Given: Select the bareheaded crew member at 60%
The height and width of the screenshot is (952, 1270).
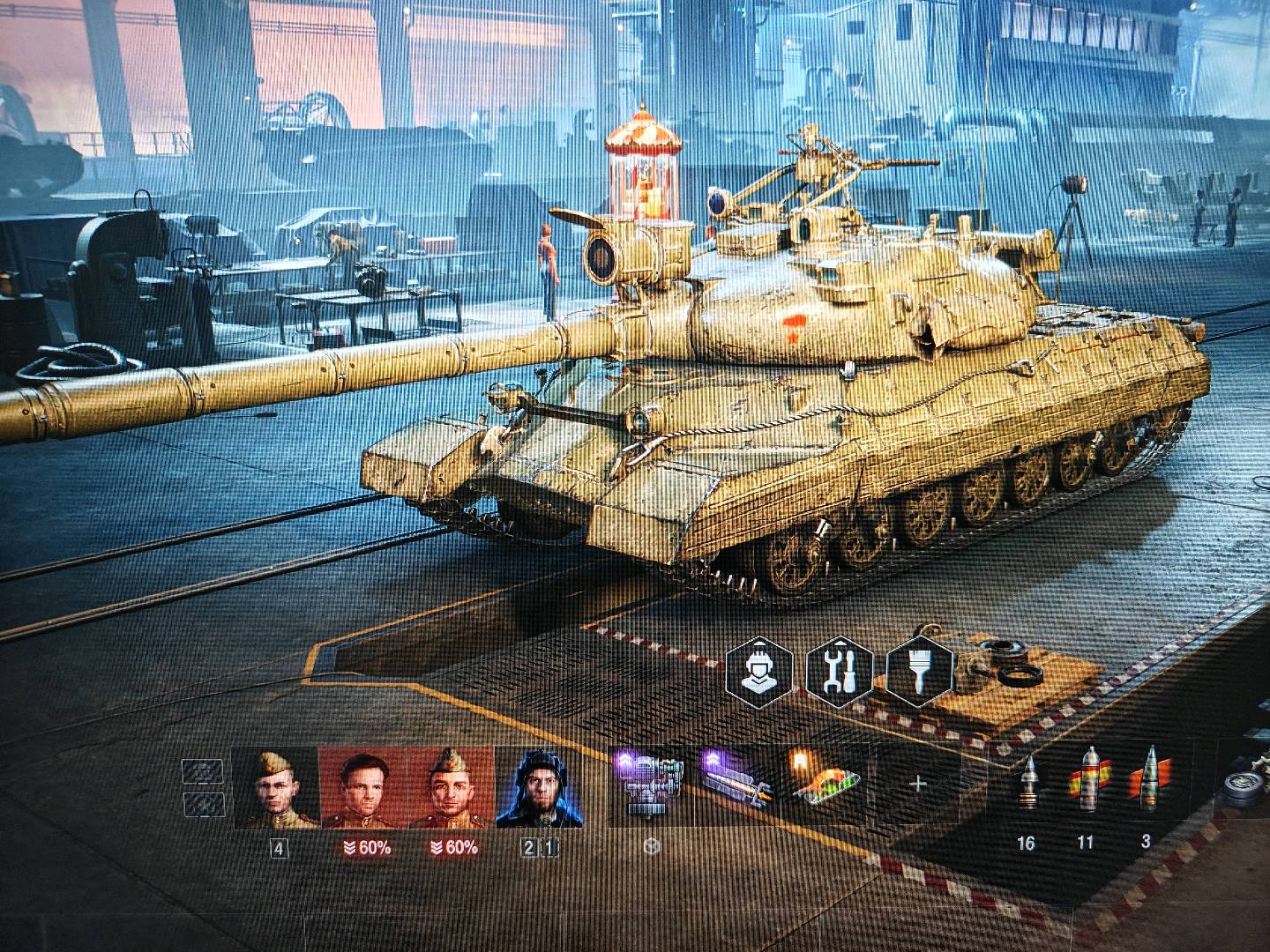Looking at the screenshot, I should pyautogui.click(x=362, y=789).
